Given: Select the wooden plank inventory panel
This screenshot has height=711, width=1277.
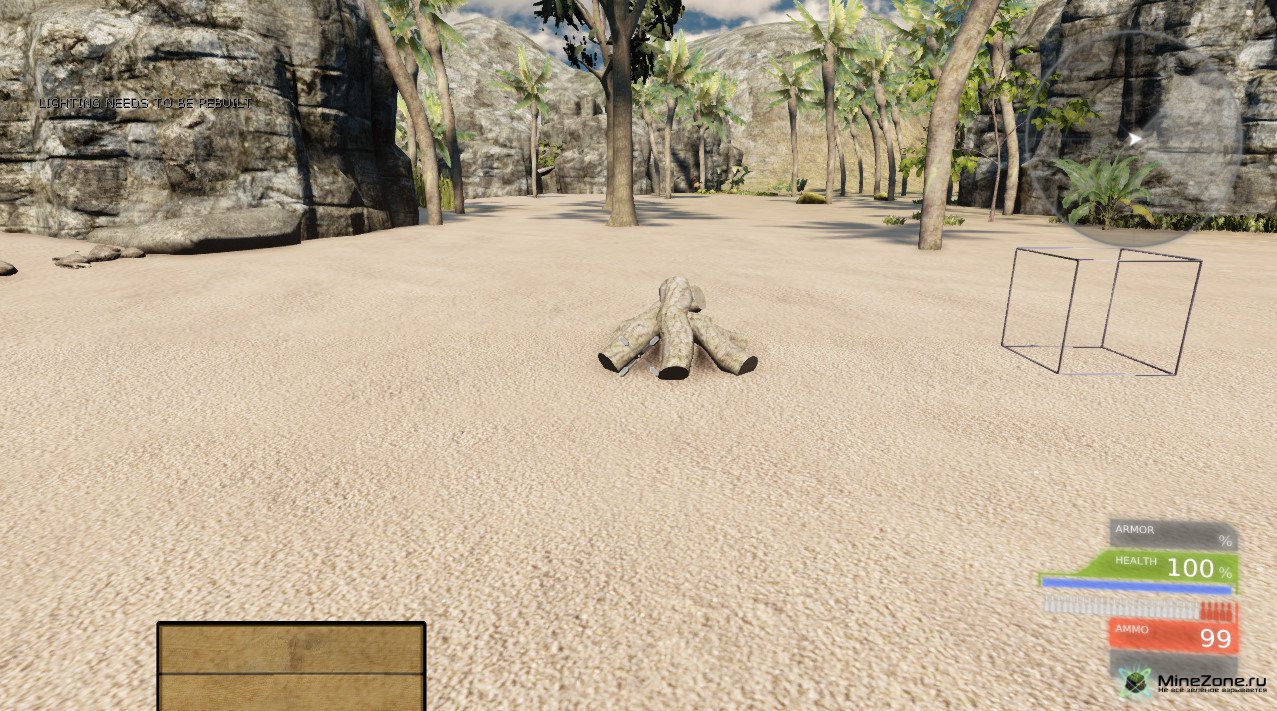Looking at the screenshot, I should [291, 666].
